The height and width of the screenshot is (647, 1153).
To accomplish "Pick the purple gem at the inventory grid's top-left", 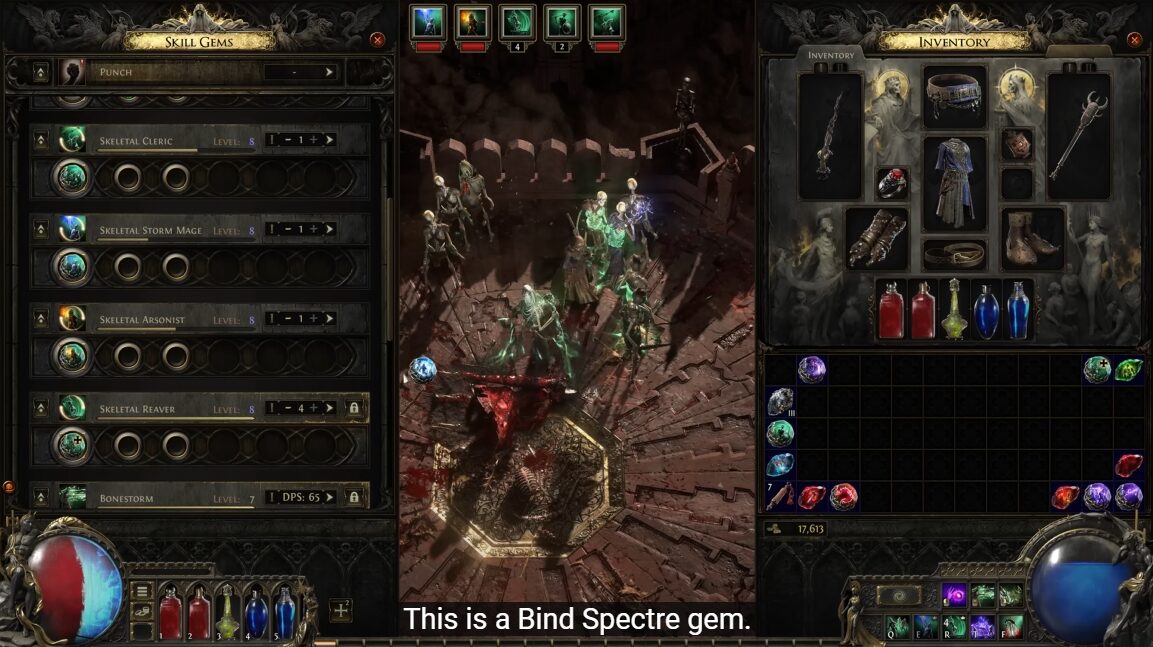I will (812, 370).
